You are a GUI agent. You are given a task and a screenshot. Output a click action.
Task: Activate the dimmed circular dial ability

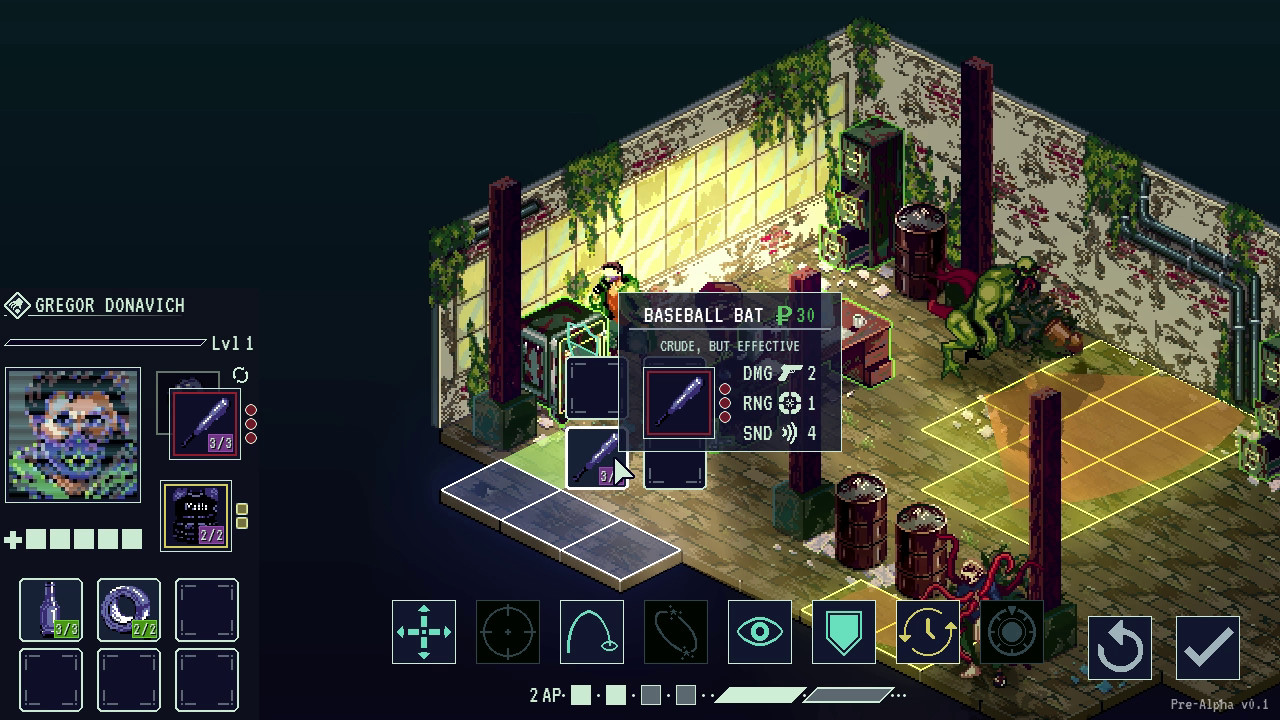coord(1012,632)
